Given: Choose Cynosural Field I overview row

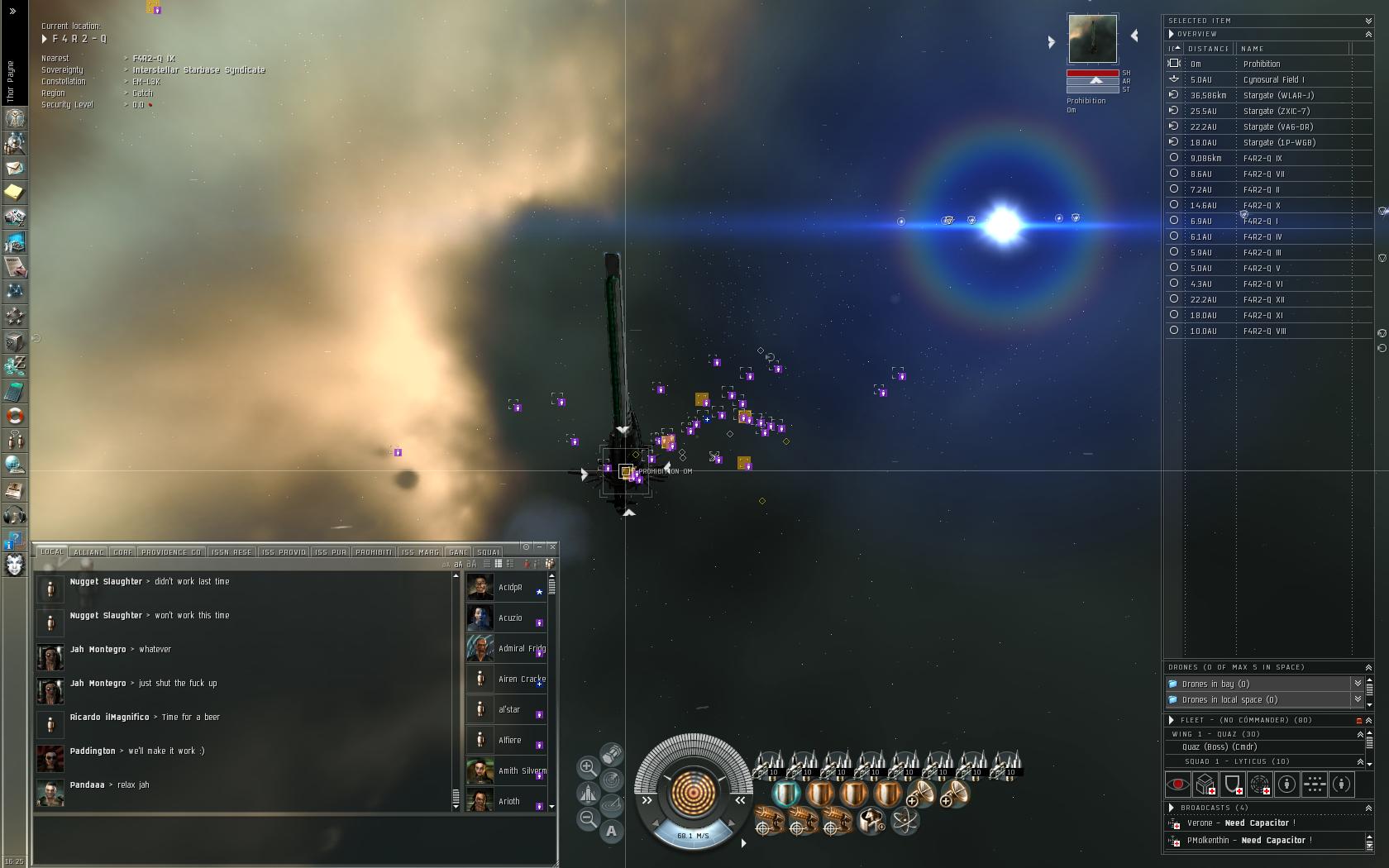Looking at the screenshot, I should [1273, 80].
